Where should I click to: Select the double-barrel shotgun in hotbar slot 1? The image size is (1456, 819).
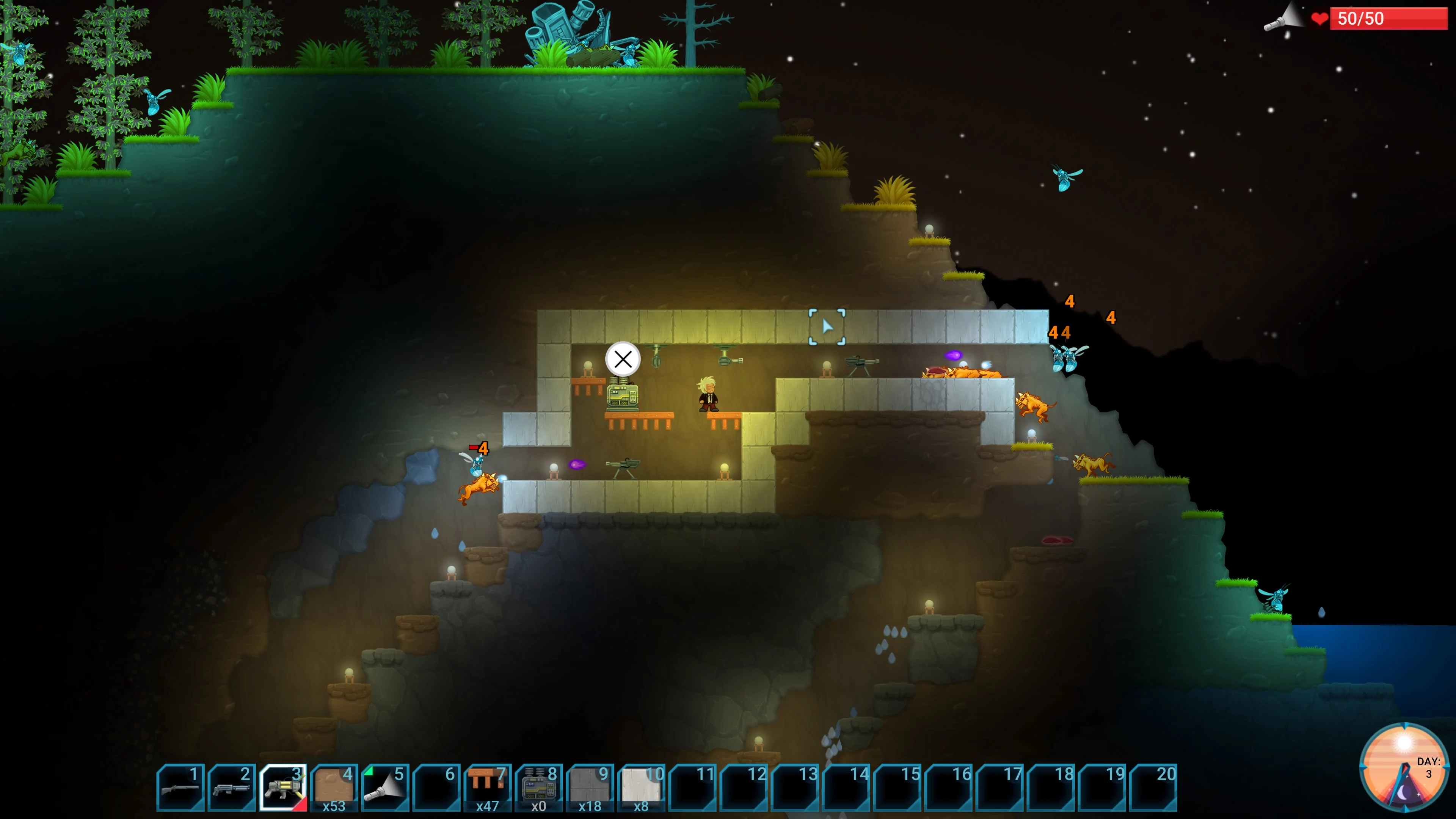pyautogui.click(x=181, y=788)
